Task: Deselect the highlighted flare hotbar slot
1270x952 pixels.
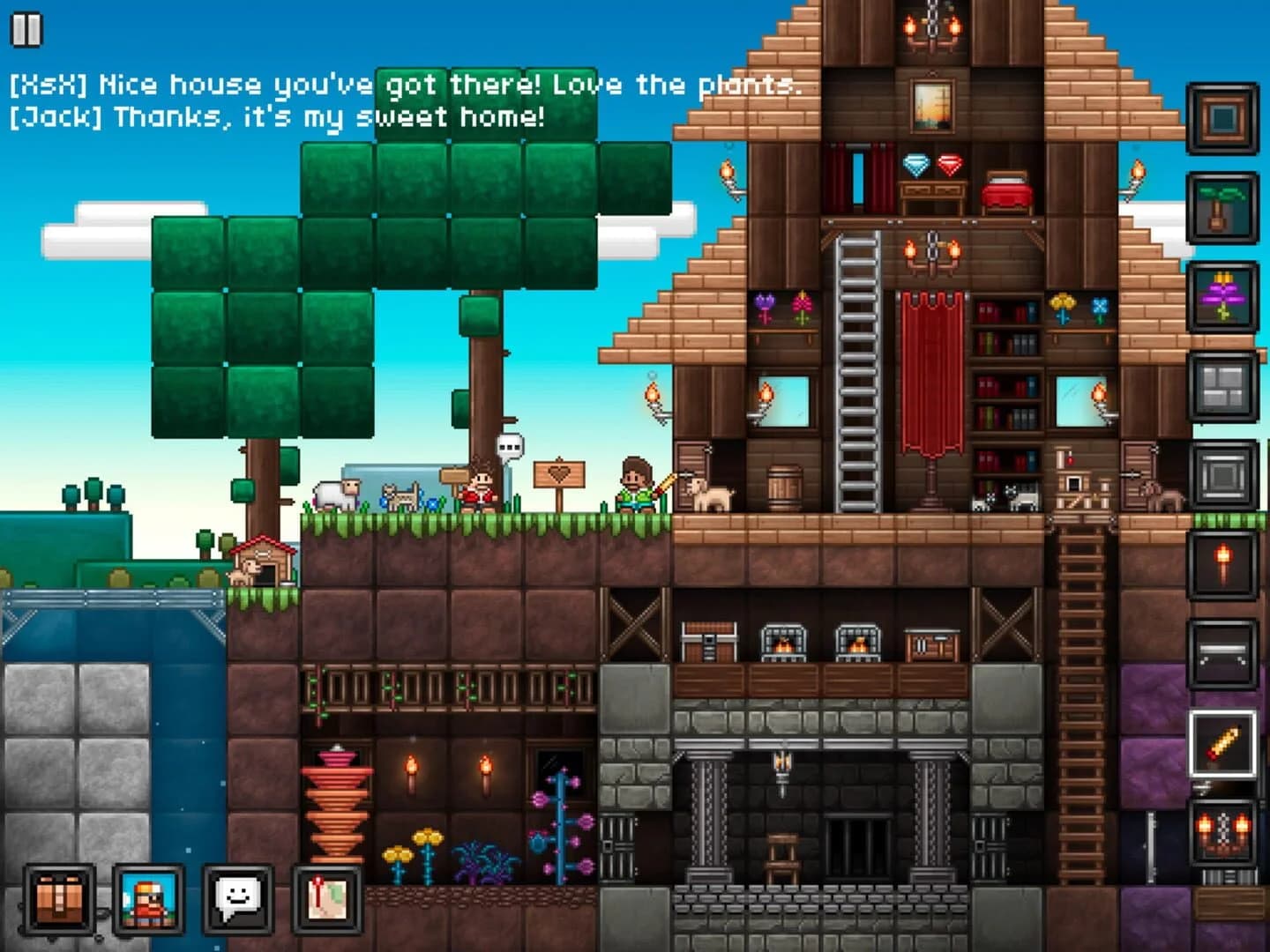Action: 1222,743
